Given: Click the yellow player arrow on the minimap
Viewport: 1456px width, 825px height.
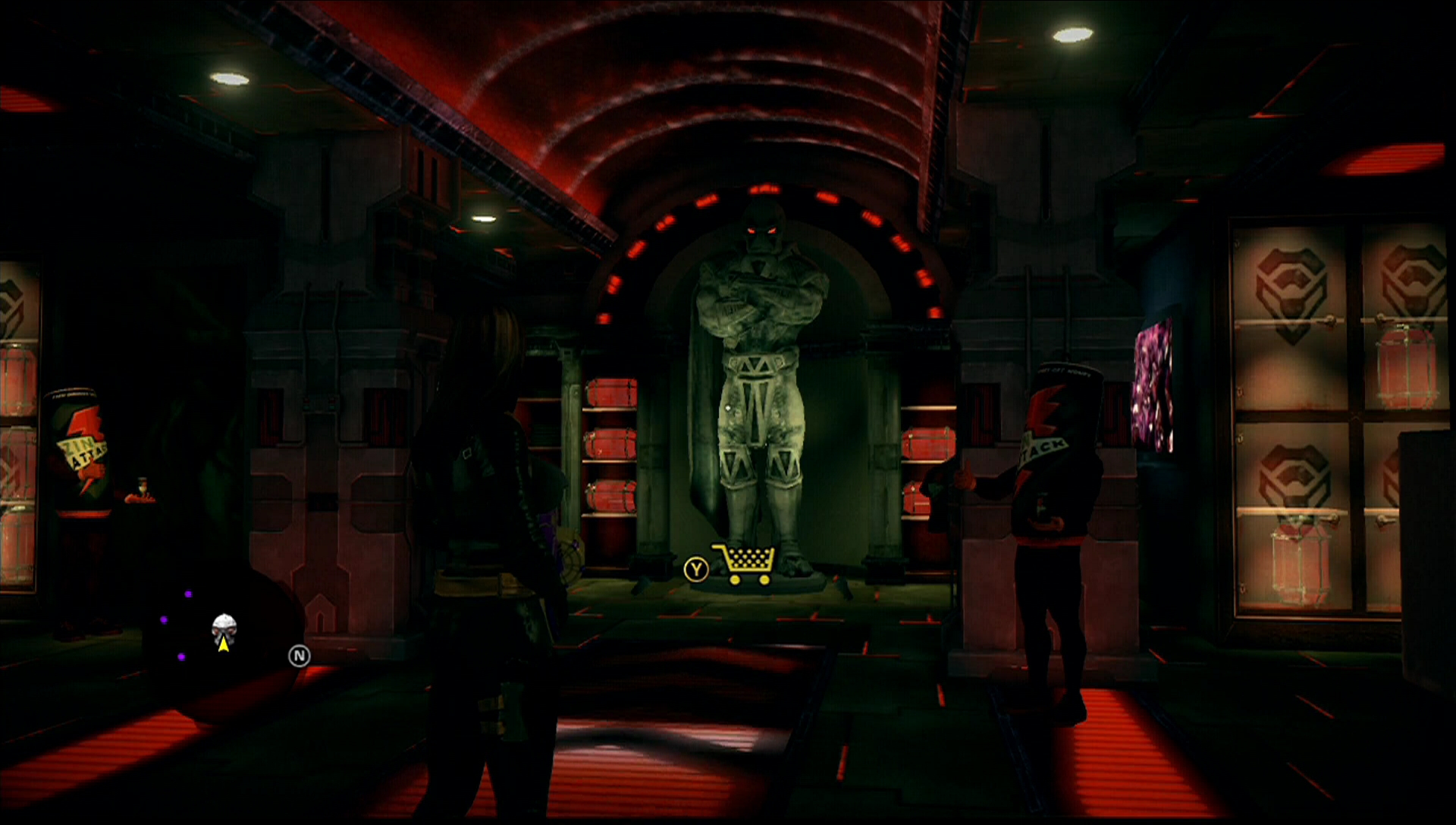Looking at the screenshot, I should tap(224, 645).
